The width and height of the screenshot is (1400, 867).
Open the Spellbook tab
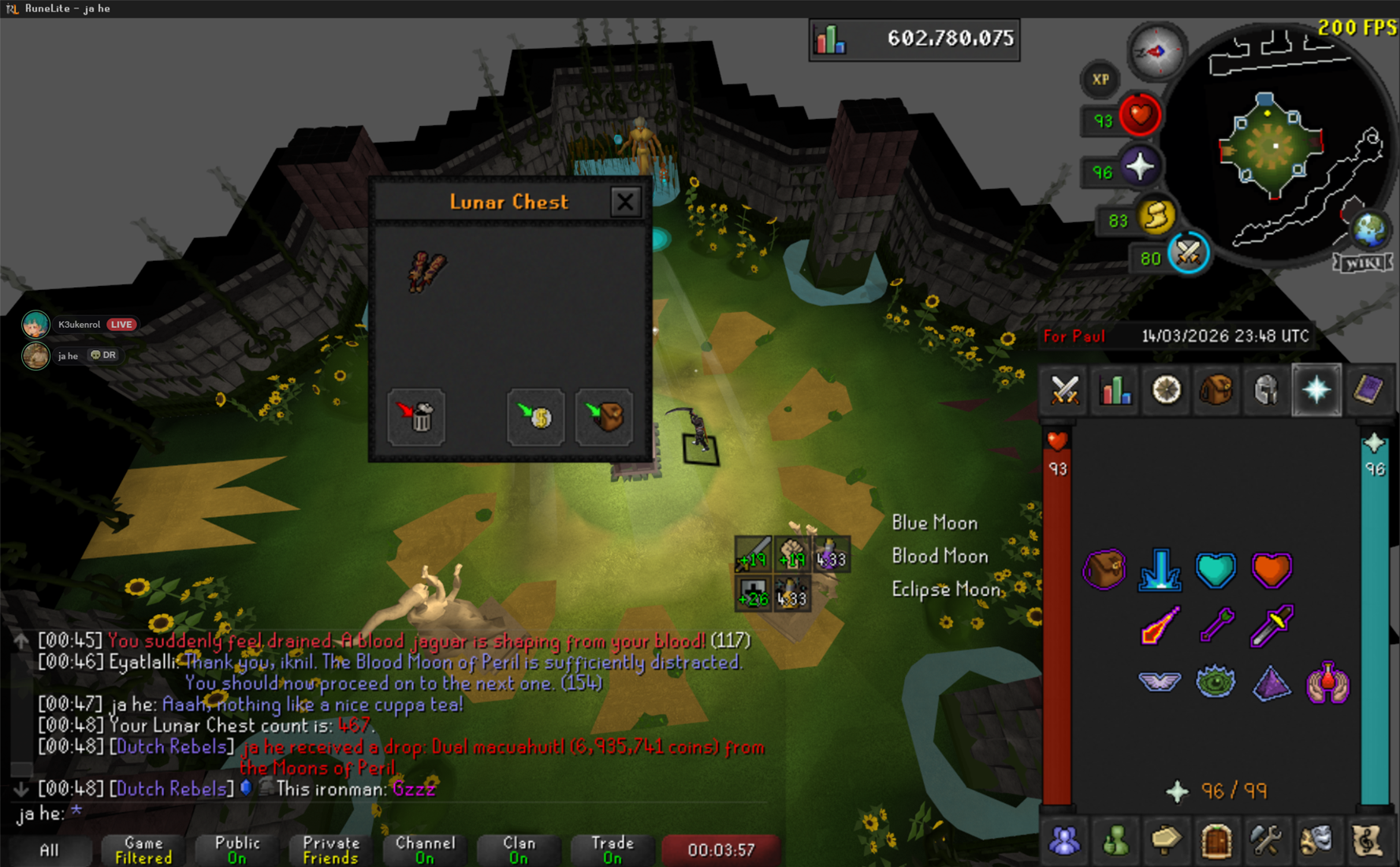coord(1368,390)
